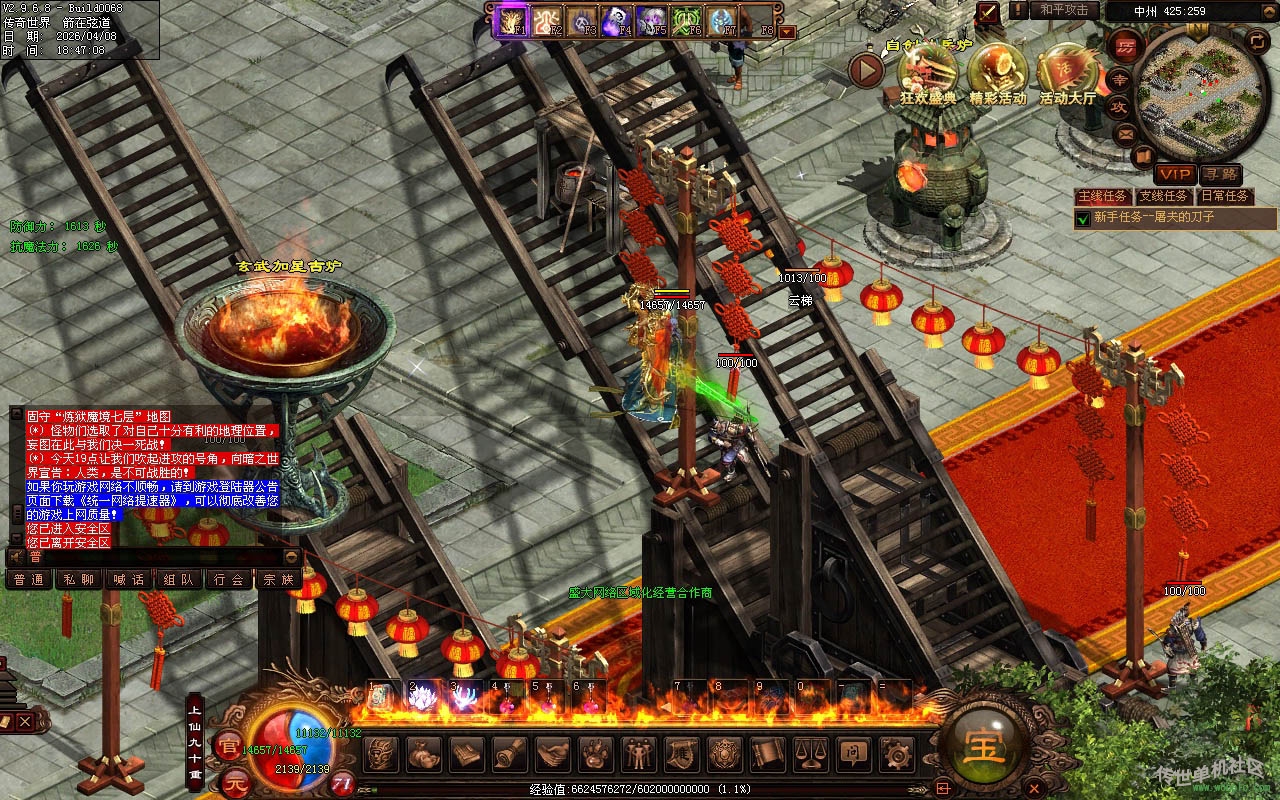This screenshot has height=800, width=1280.
Task: Open the 活动大厅 activity hall
Action: 1067,70
